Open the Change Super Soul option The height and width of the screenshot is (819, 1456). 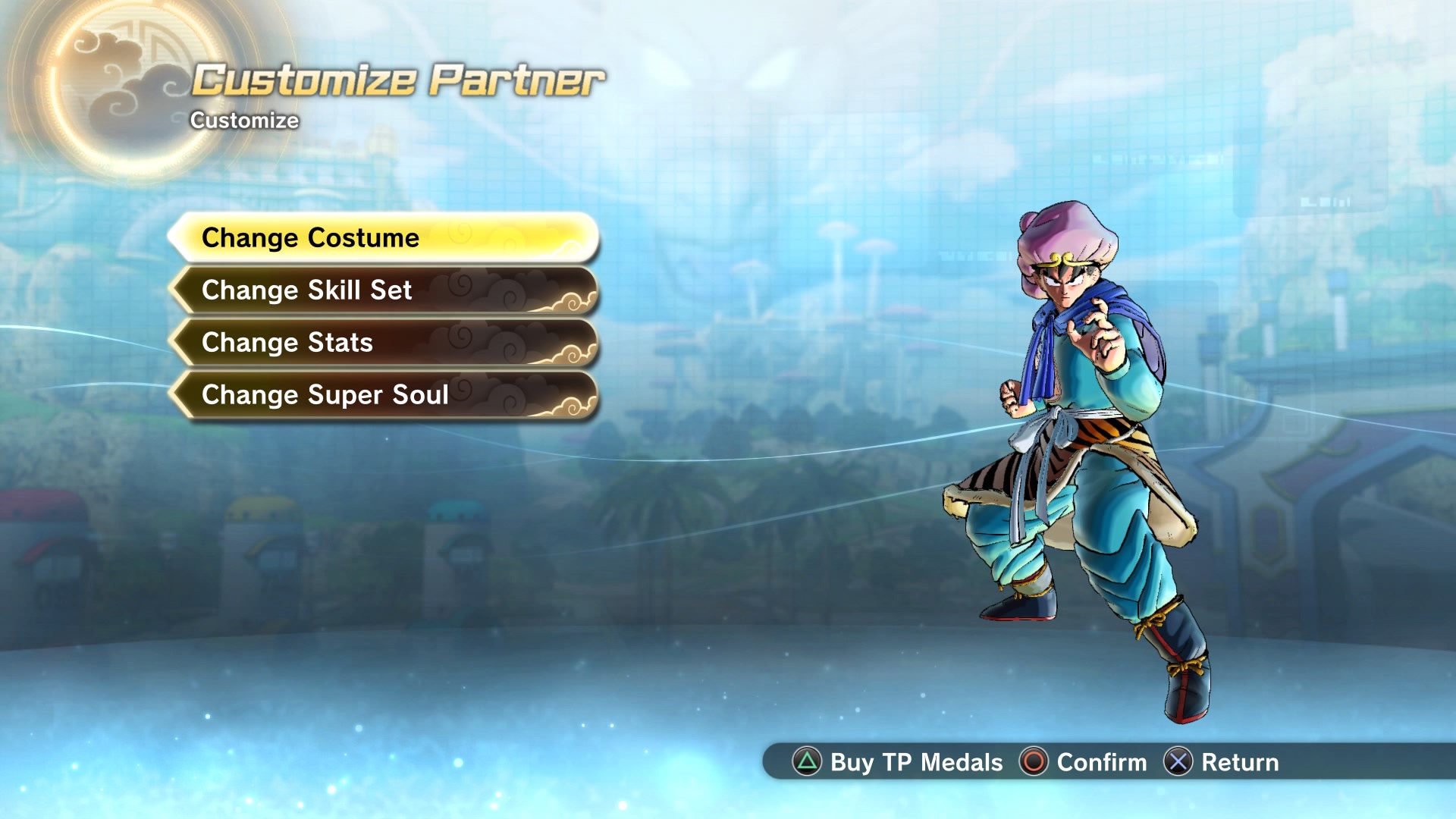pos(383,395)
